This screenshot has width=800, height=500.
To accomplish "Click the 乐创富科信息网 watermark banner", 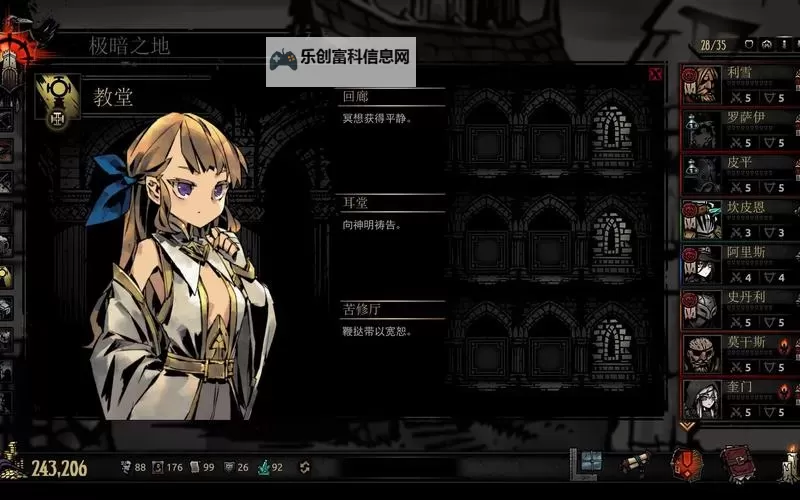I will click(341, 59).
